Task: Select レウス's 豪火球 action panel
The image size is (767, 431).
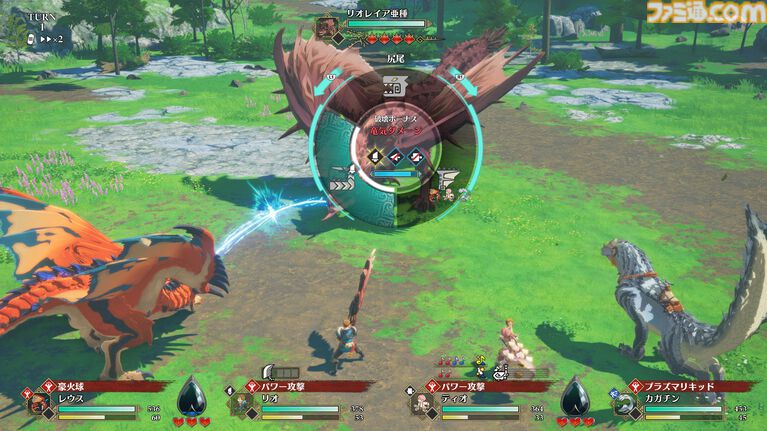Action: pos(98,384)
